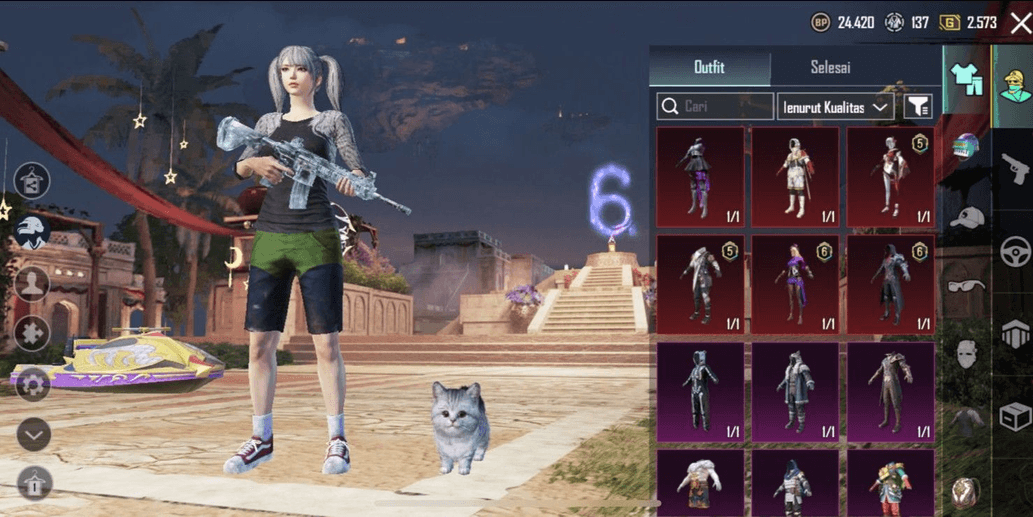Viewport: 1033px width, 517px height.
Task: Open the face mask category
Action: click(967, 354)
